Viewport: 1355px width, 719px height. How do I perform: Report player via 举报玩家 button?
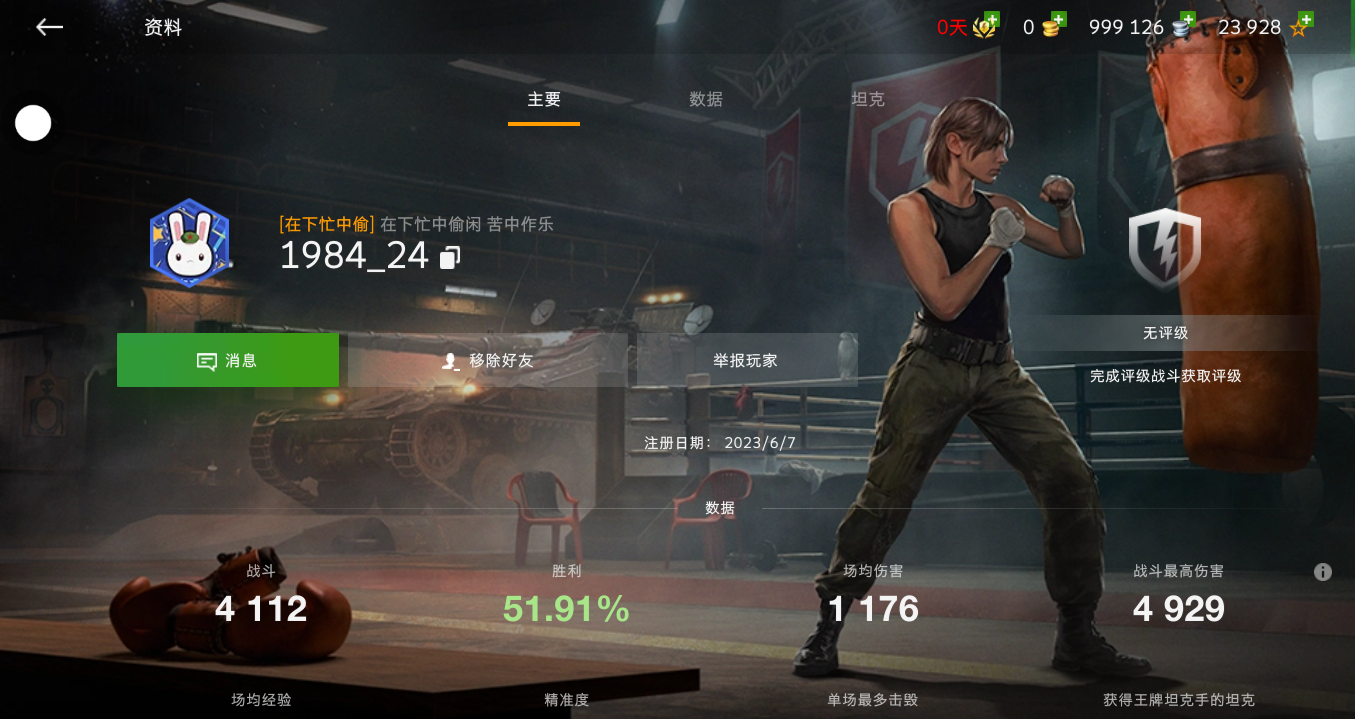(746, 361)
